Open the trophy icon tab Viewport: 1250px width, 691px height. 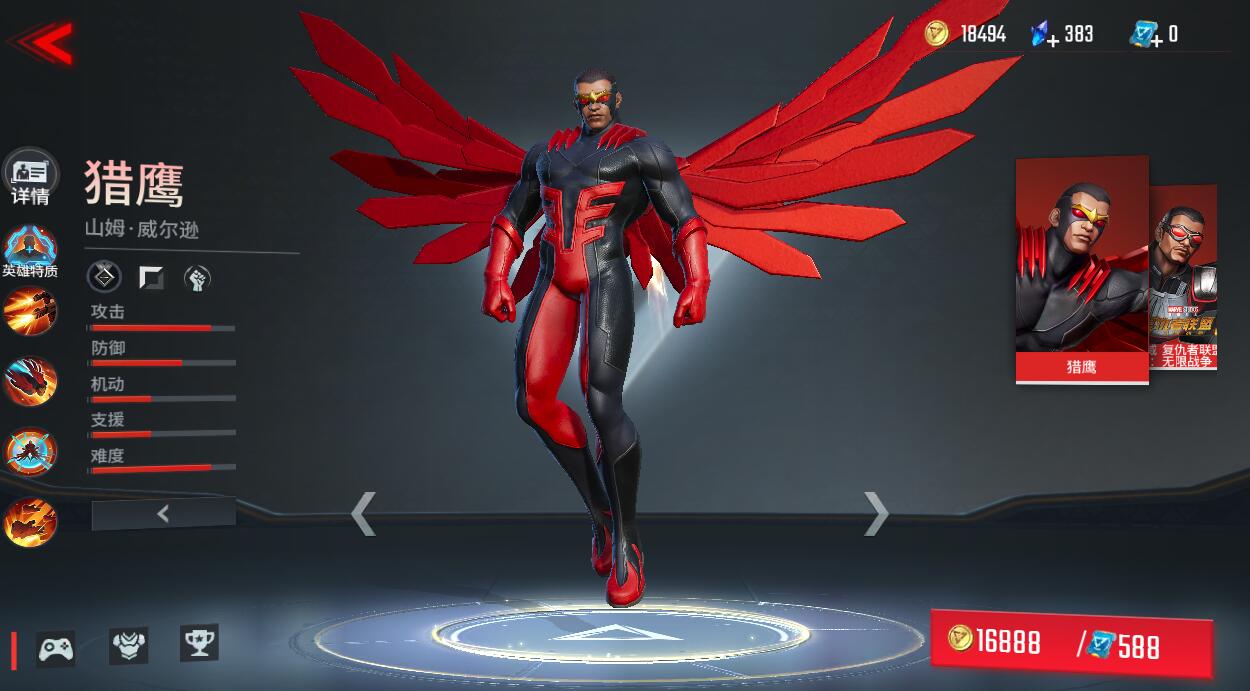tap(199, 643)
